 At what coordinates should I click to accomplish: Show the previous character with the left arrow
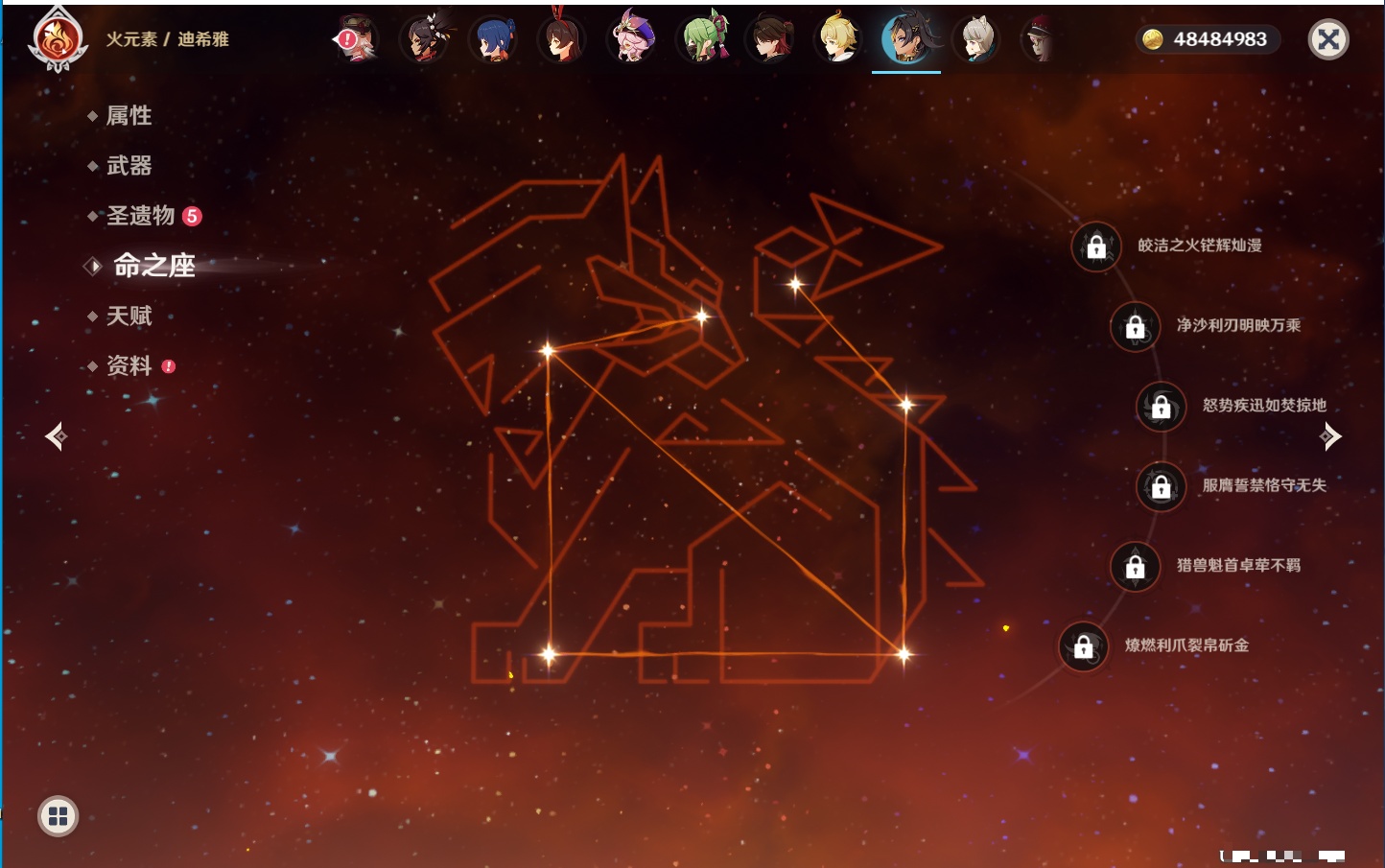tap(56, 436)
